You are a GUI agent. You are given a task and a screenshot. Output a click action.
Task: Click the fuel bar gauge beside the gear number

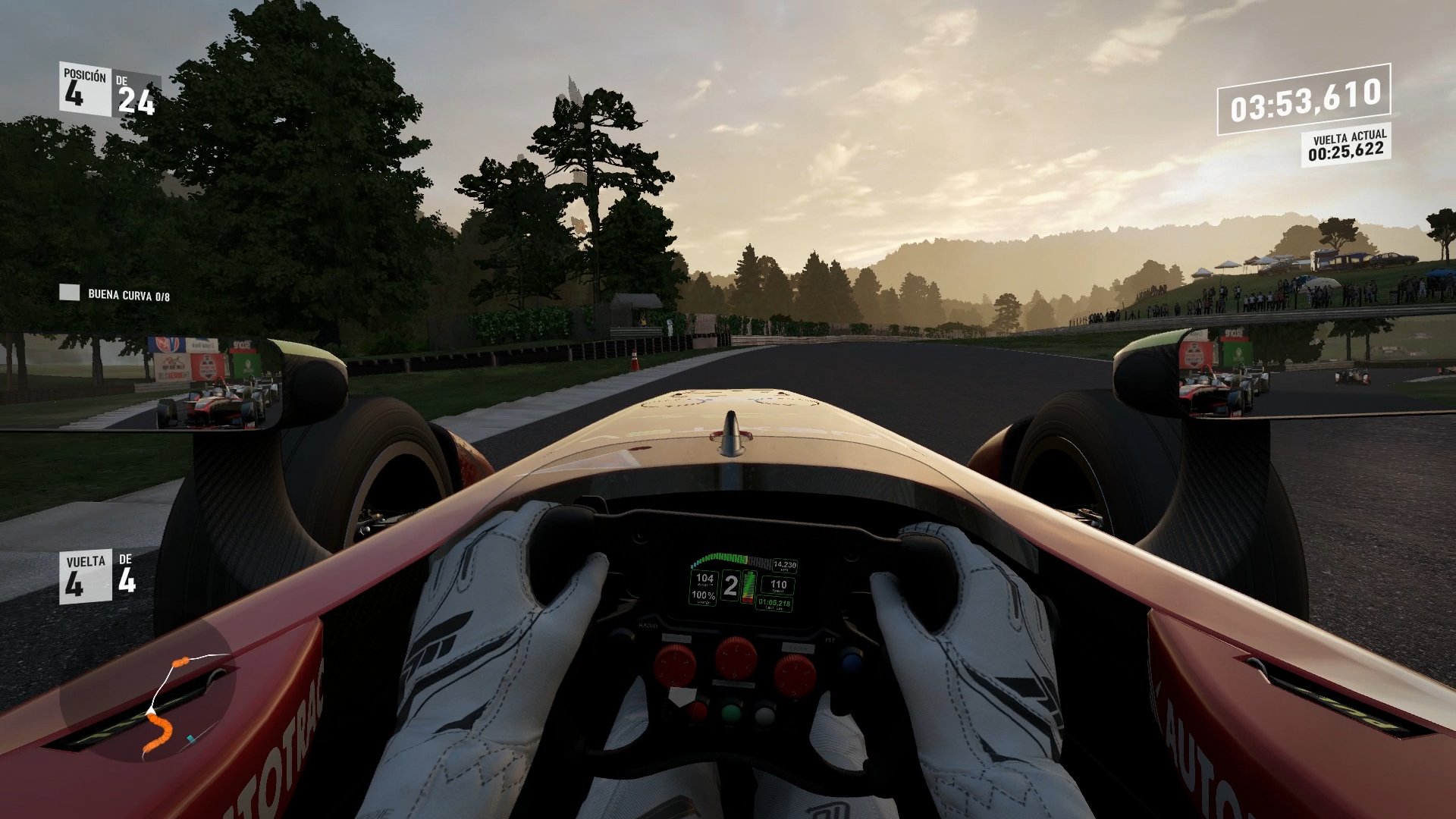point(749,586)
